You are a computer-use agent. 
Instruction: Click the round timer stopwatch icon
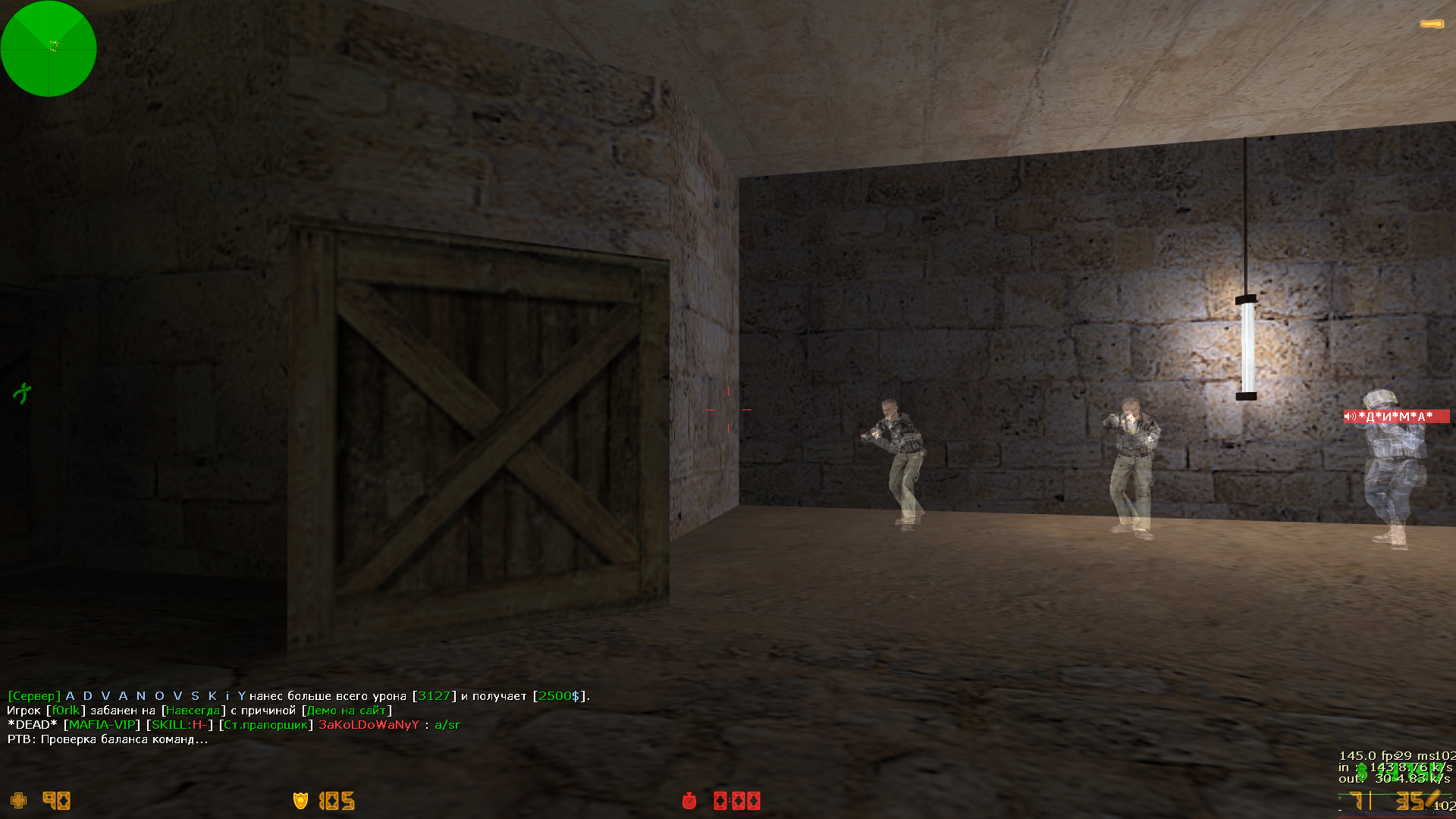pyautogui.click(x=689, y=801)
